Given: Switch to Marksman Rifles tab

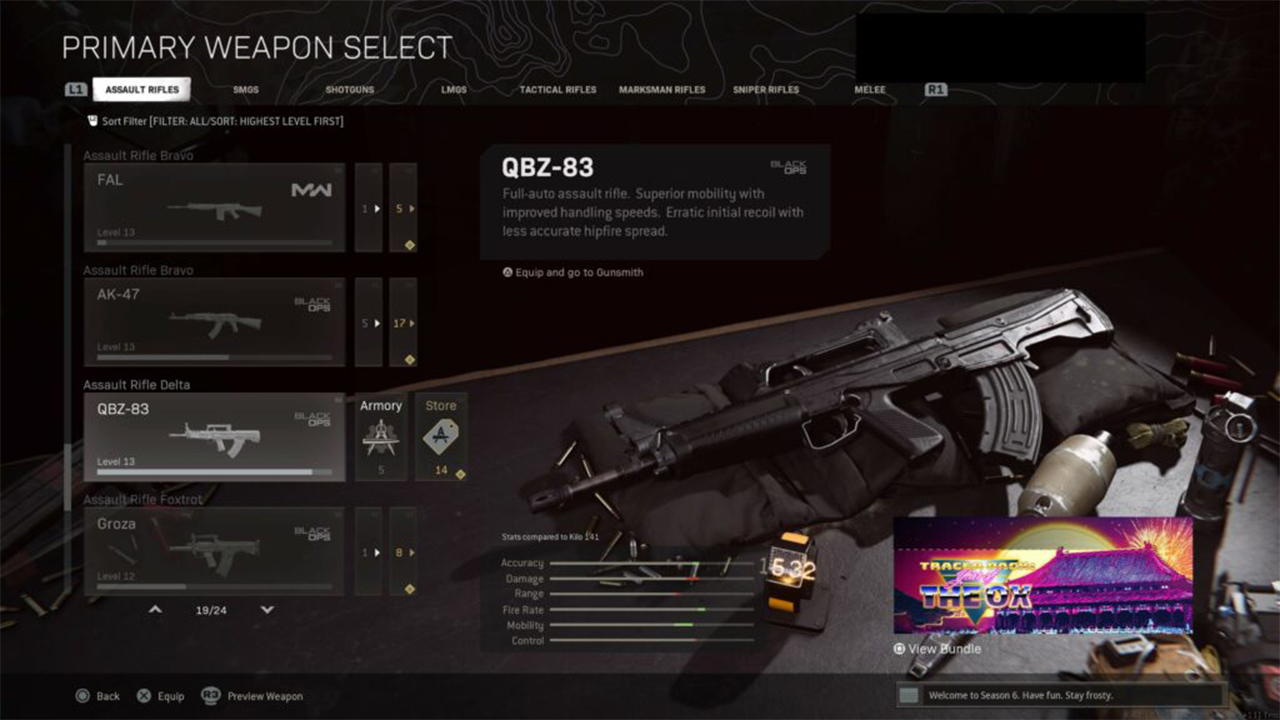Looking at the screenshot, I should pos(662,90).
